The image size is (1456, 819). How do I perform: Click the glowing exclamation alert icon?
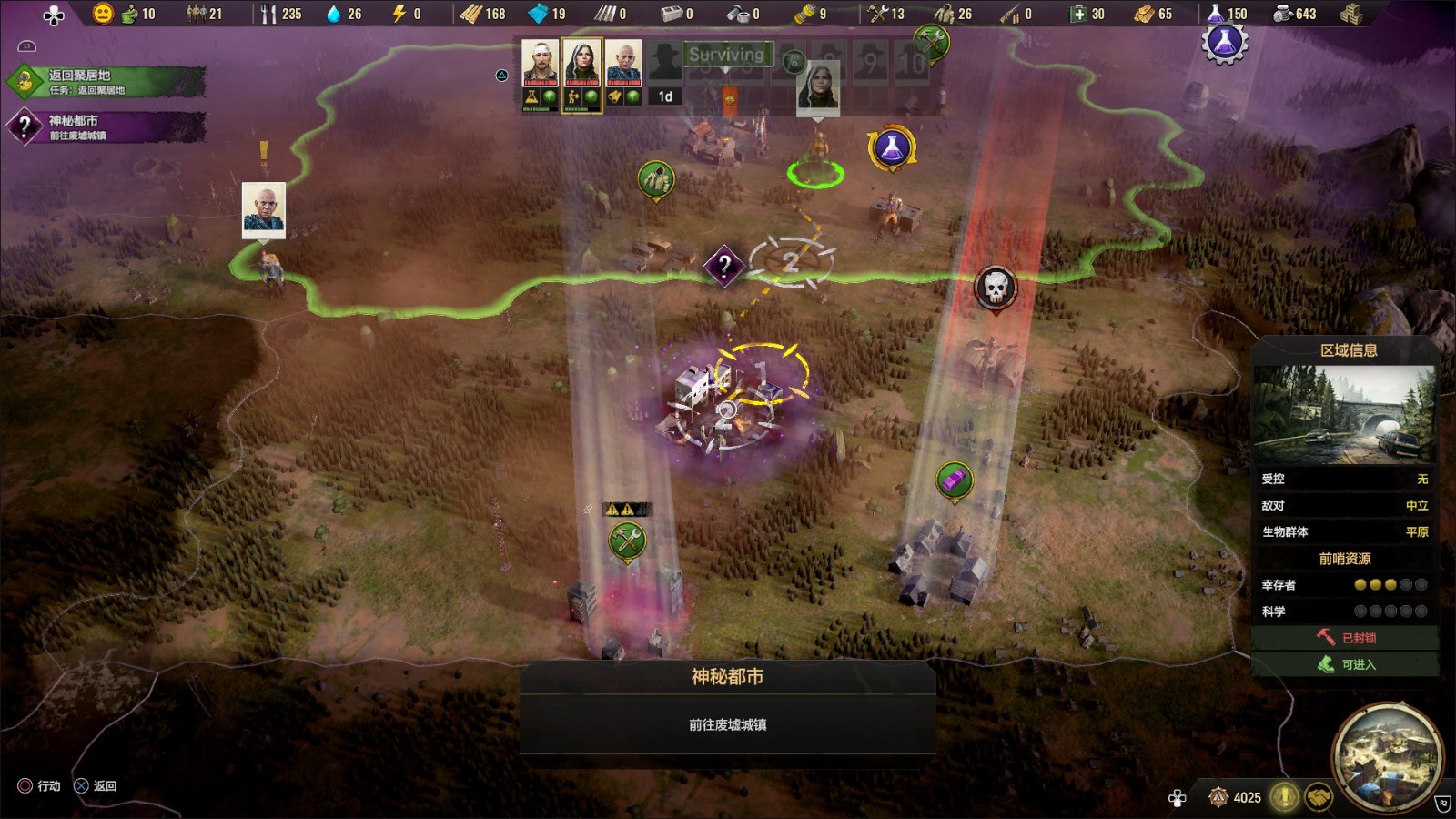click(1284, 798)
